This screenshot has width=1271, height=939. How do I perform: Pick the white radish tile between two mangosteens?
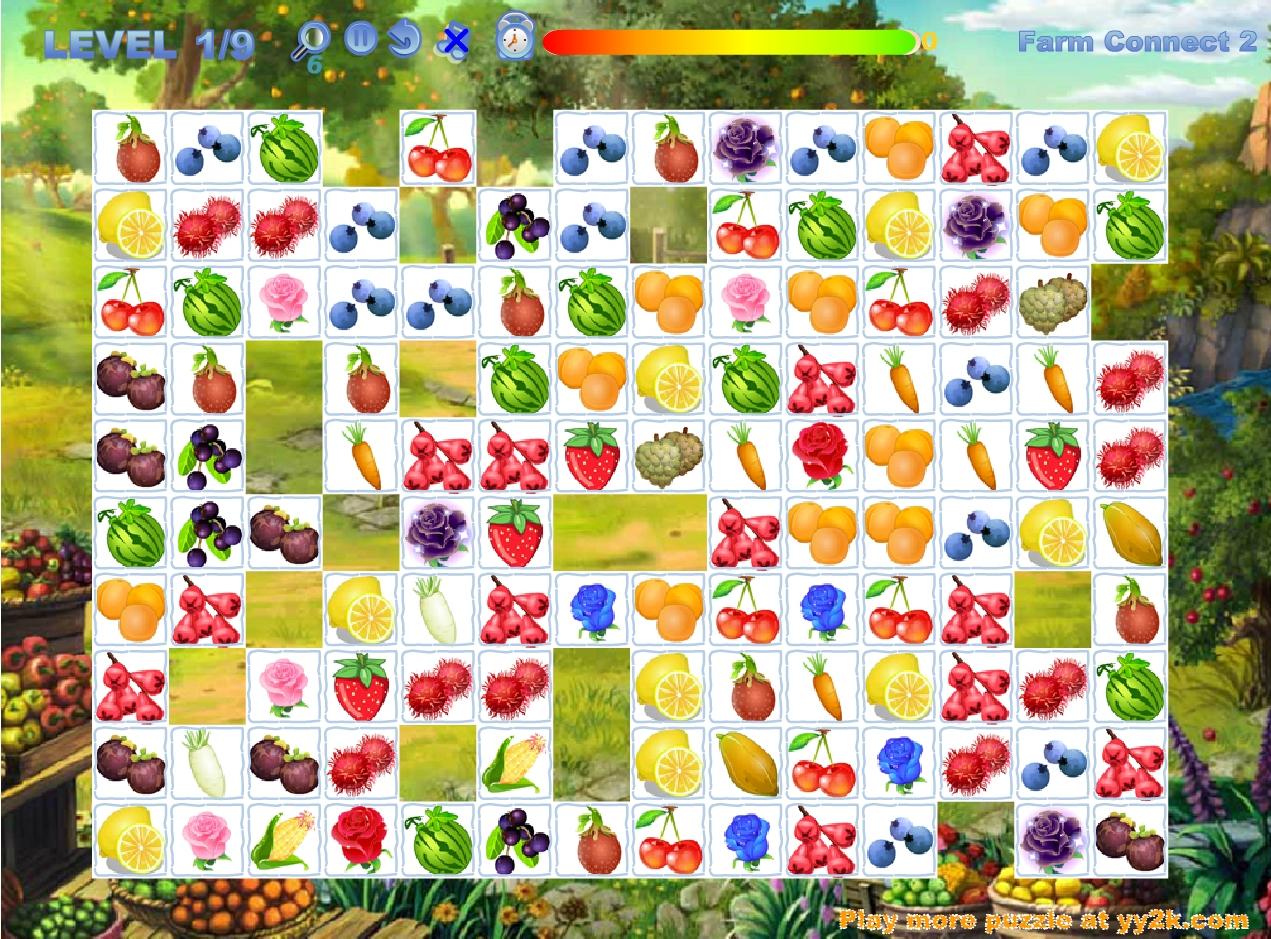207,764
